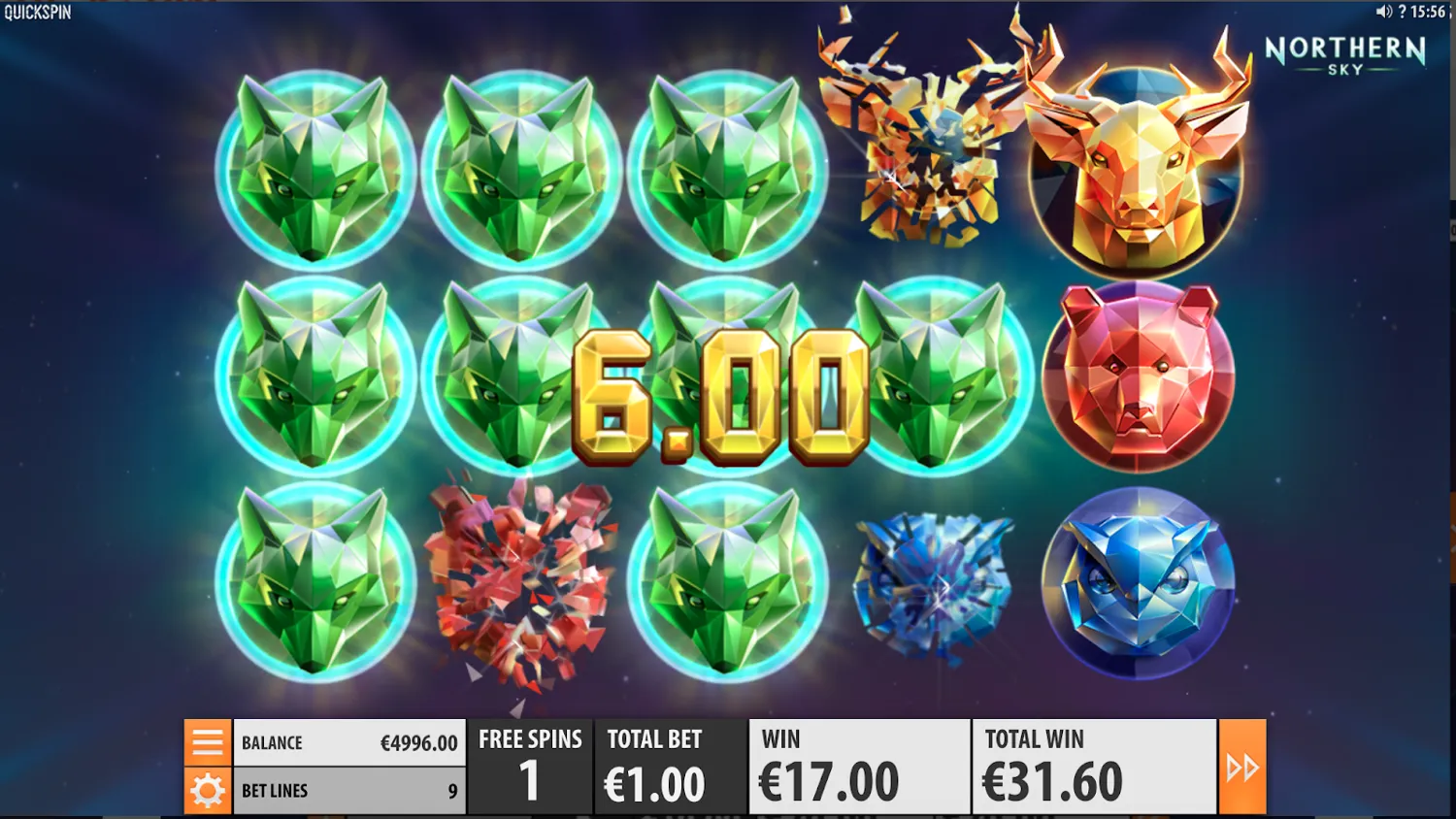Viewport: 1456px width, 819px height.
Task: Select the blue owl symbol
Action: coord(1136,582)
